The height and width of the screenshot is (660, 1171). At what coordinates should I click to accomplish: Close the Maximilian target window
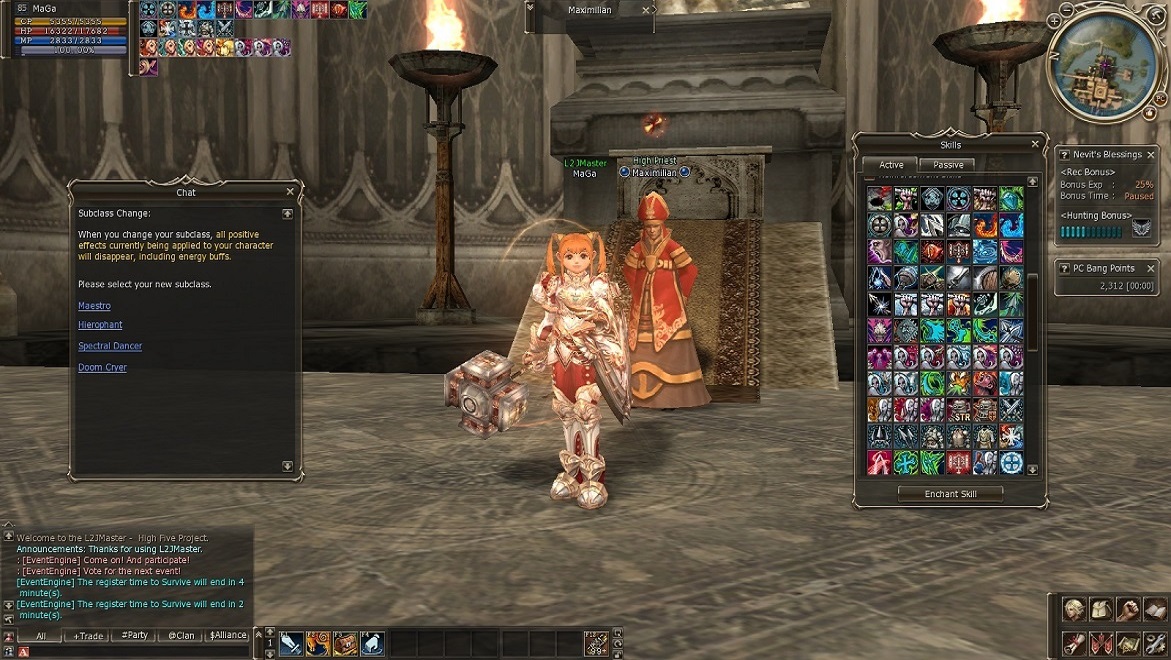[645, 10]
